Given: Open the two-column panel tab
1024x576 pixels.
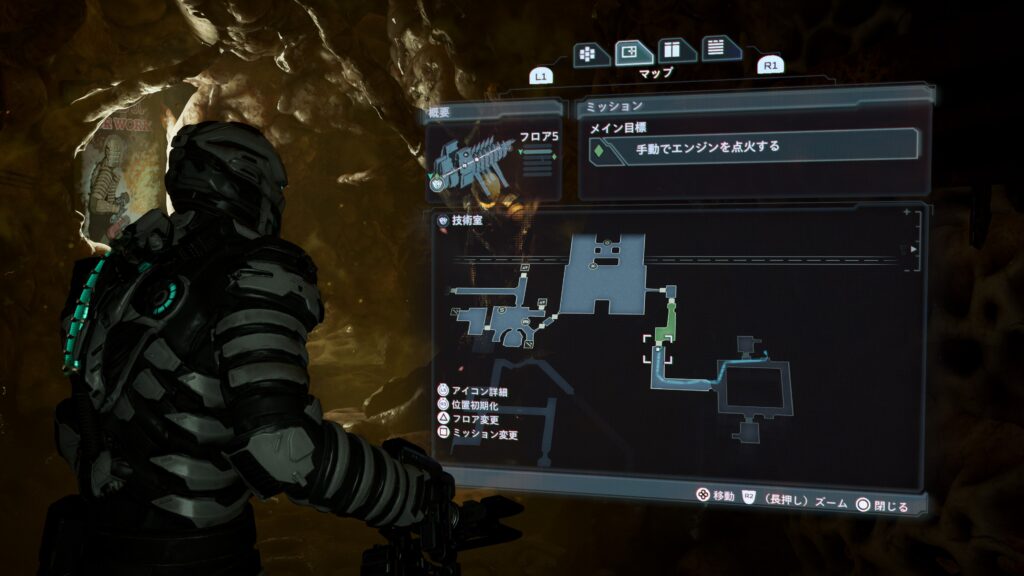Looking at the screenshot, I should (677, 50).
